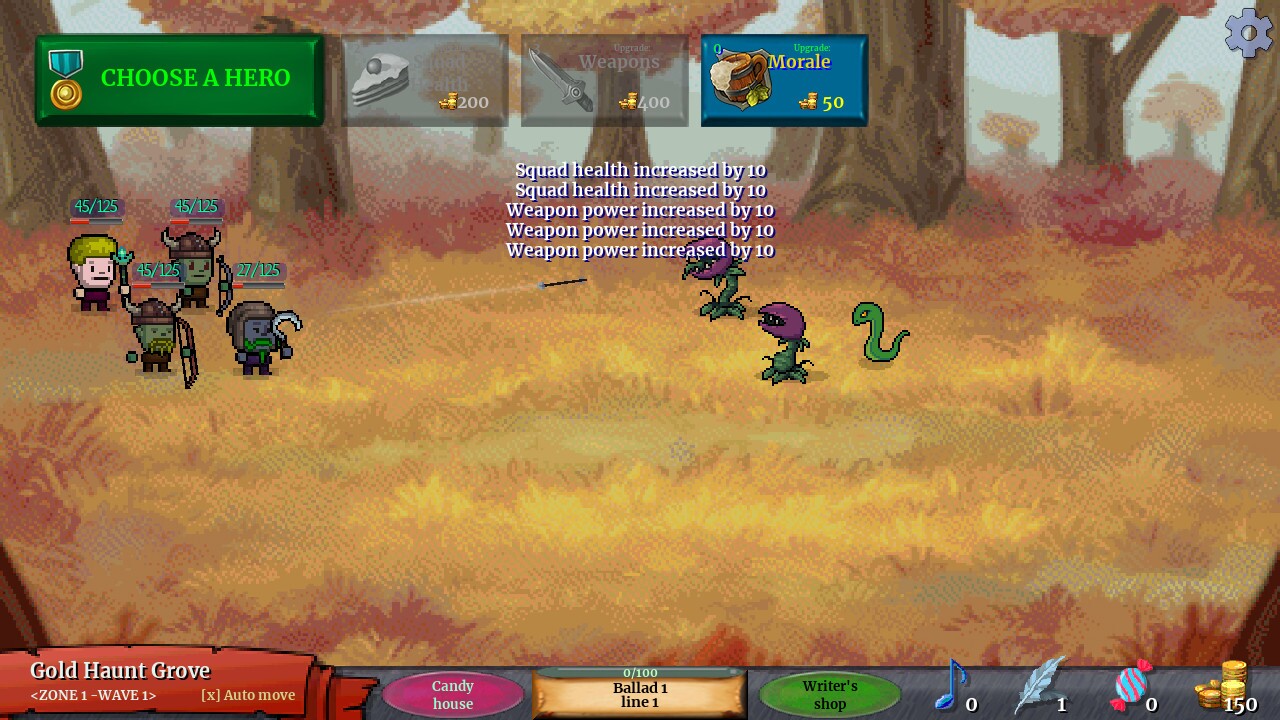Click the Ballad 1 line 1 progress bar
Screen dimensions: 1280x720
click(x=640, y=693)
